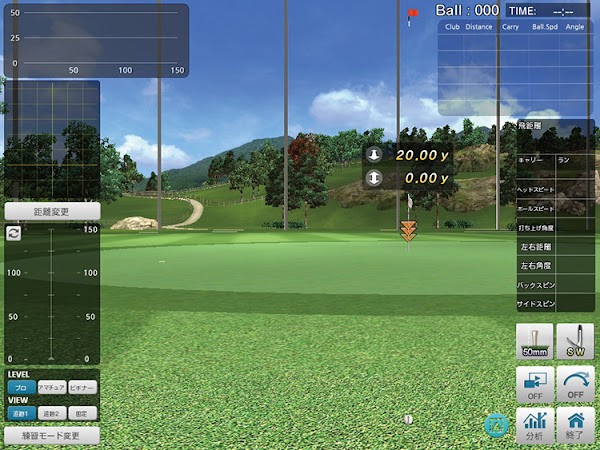Click the round teal screenshot icon
600x450 pixels.
pyautogui.click(x=493, y=424)
